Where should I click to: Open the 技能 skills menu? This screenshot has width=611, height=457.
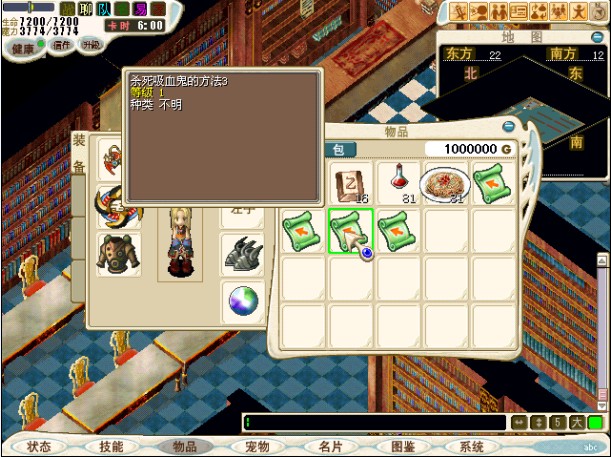(x=112, y=447)
